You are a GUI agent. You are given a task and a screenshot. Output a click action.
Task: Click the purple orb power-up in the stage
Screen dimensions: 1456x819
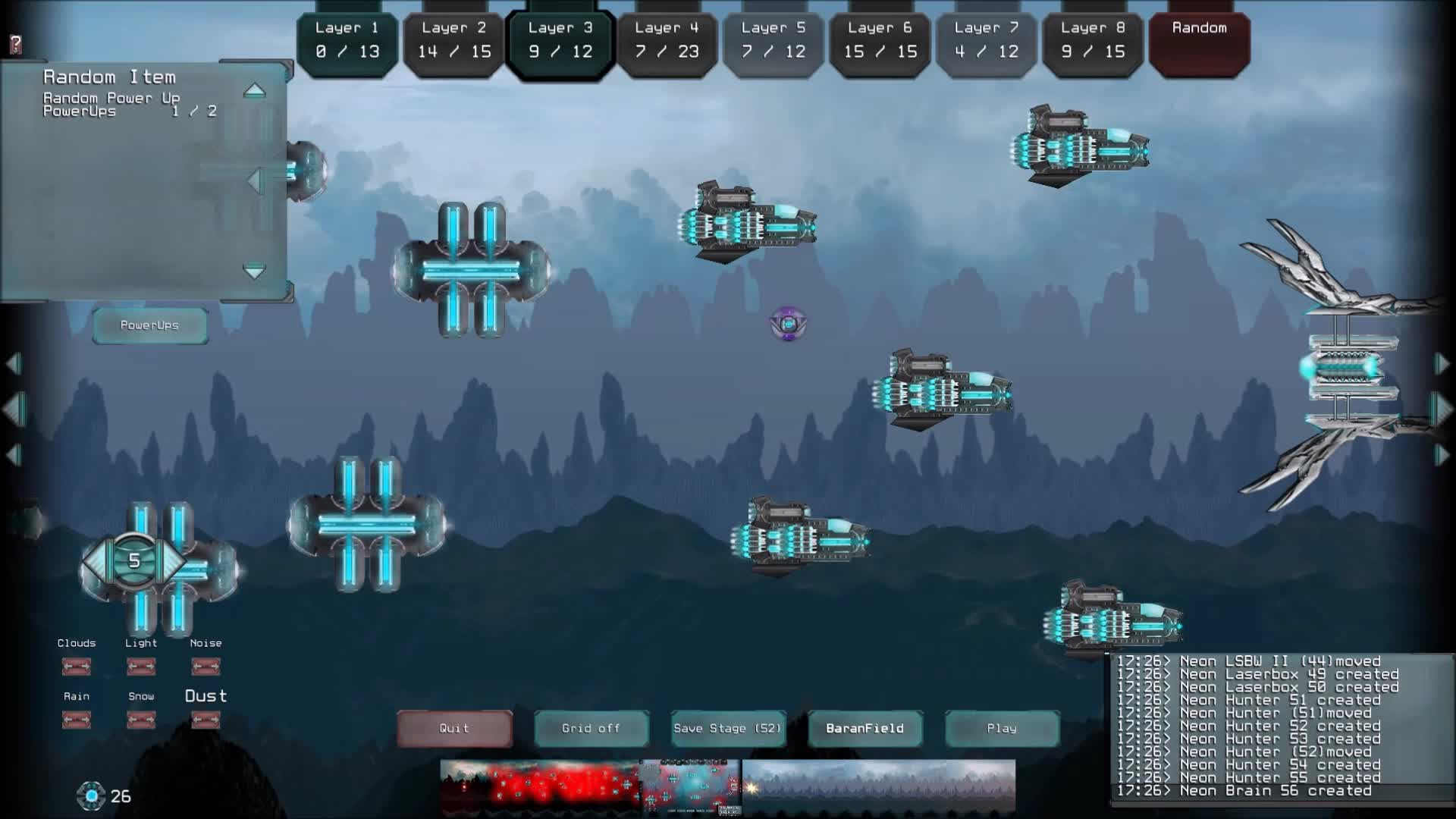click(x=789, y=322)
